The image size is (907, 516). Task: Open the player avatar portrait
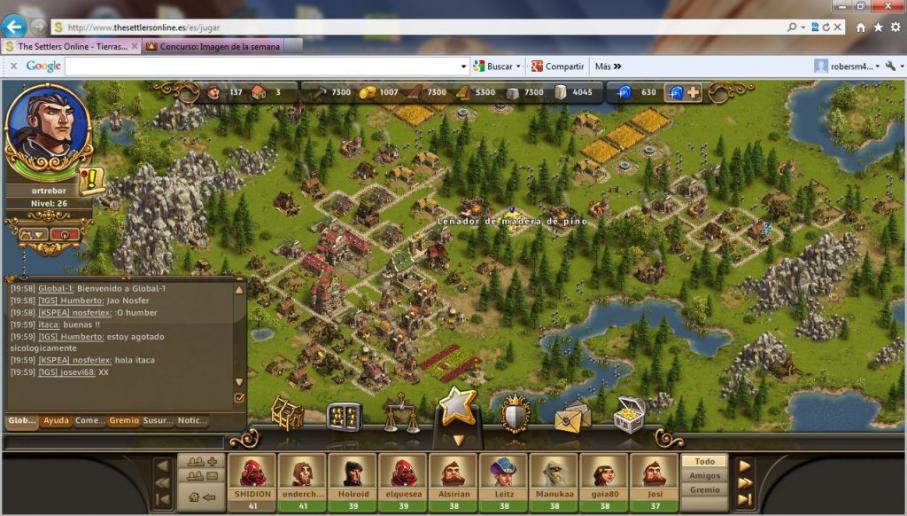tap(47, 131)
